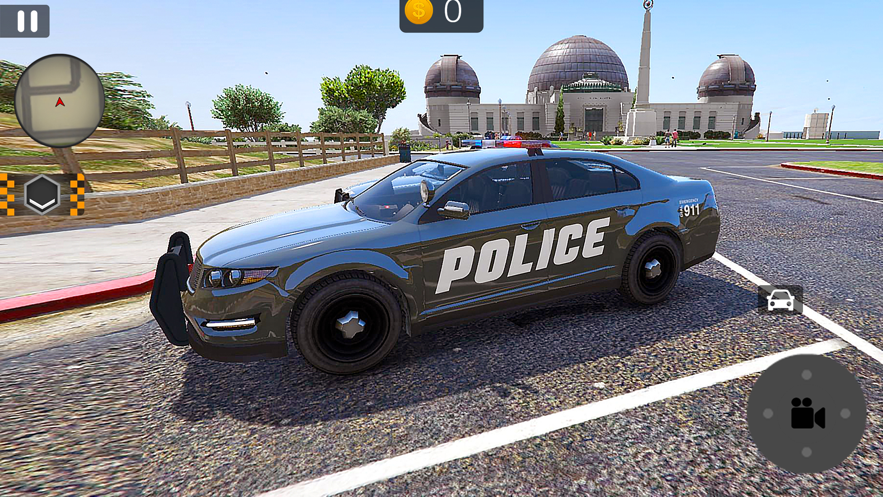The height and width of the screenshot is (497, 883).
Task: Pause the game
Action: 26,21
